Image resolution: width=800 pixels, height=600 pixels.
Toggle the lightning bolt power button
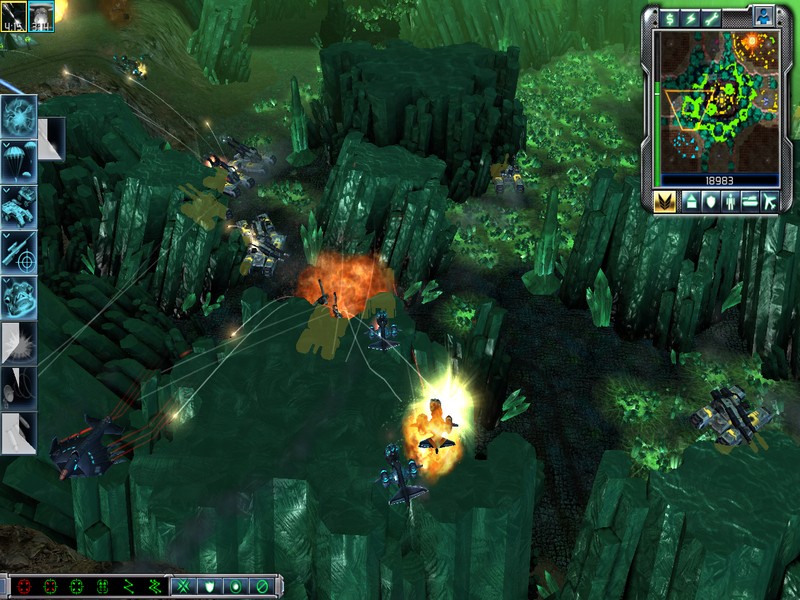690,18
